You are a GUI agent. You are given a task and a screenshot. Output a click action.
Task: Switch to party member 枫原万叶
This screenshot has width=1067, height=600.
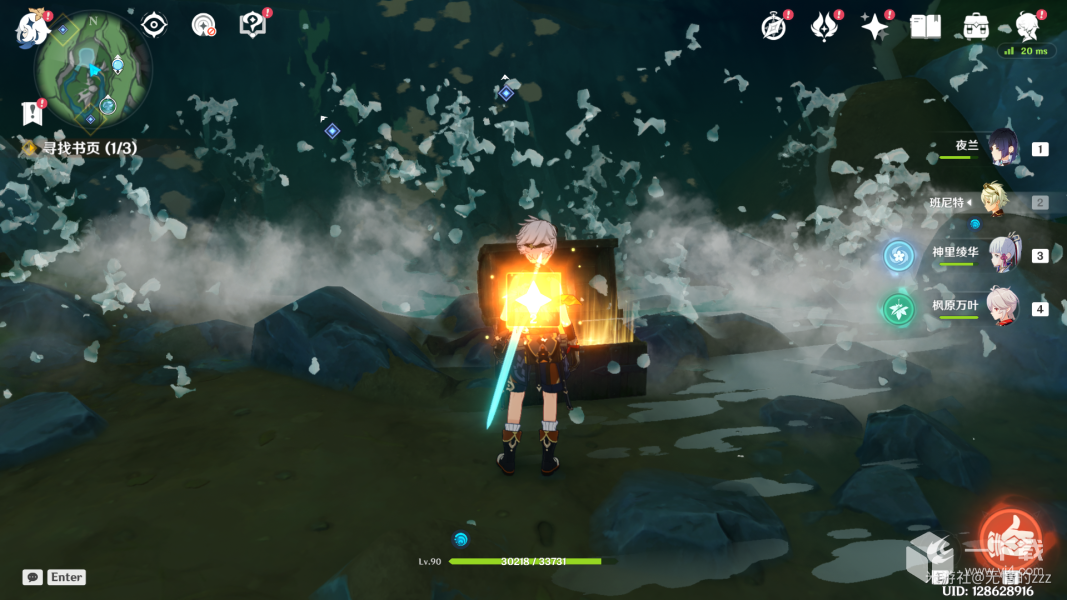(1002, 307)
